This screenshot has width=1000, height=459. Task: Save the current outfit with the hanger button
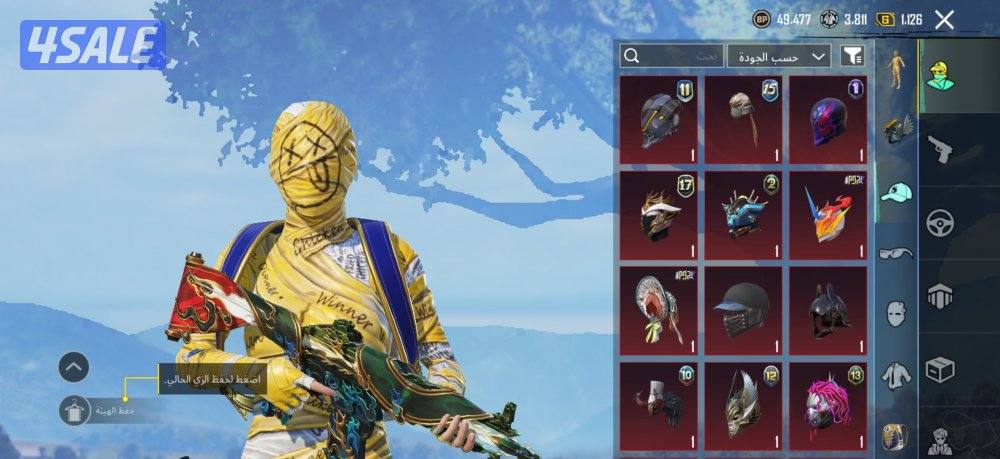coord(75,410)
